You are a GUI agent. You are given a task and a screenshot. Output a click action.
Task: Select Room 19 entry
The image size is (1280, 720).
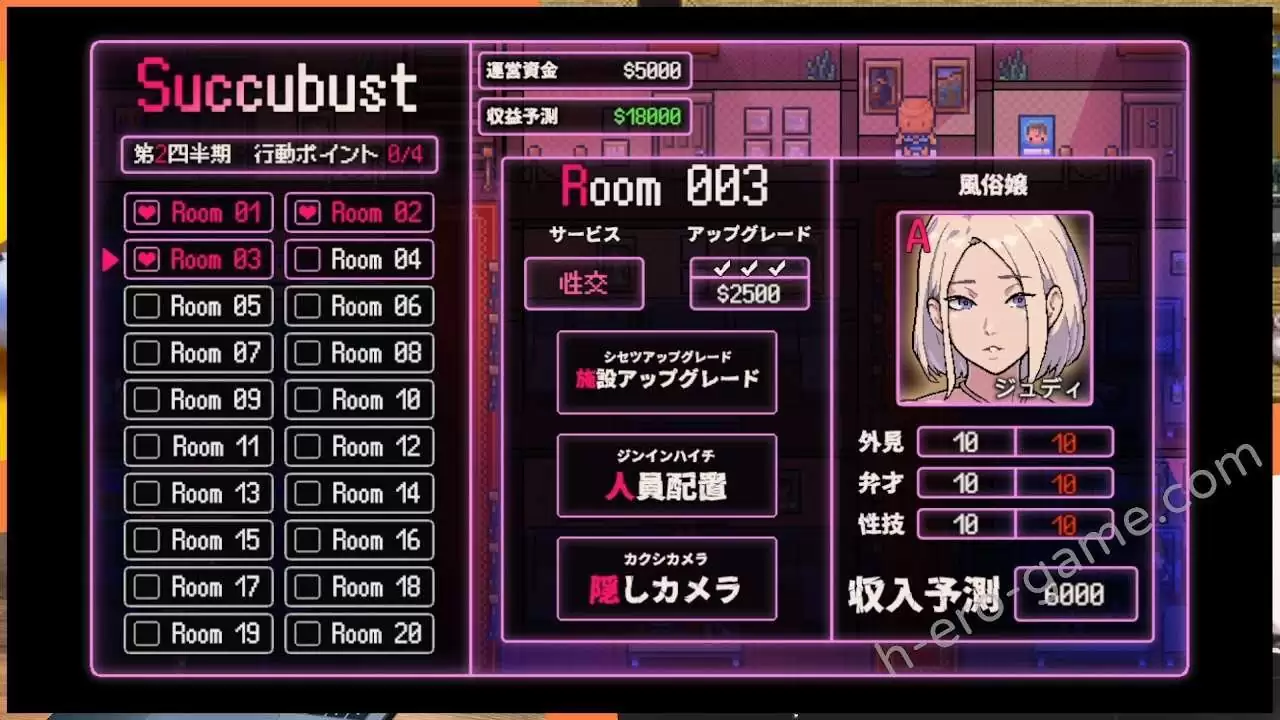tap(198, 634)
